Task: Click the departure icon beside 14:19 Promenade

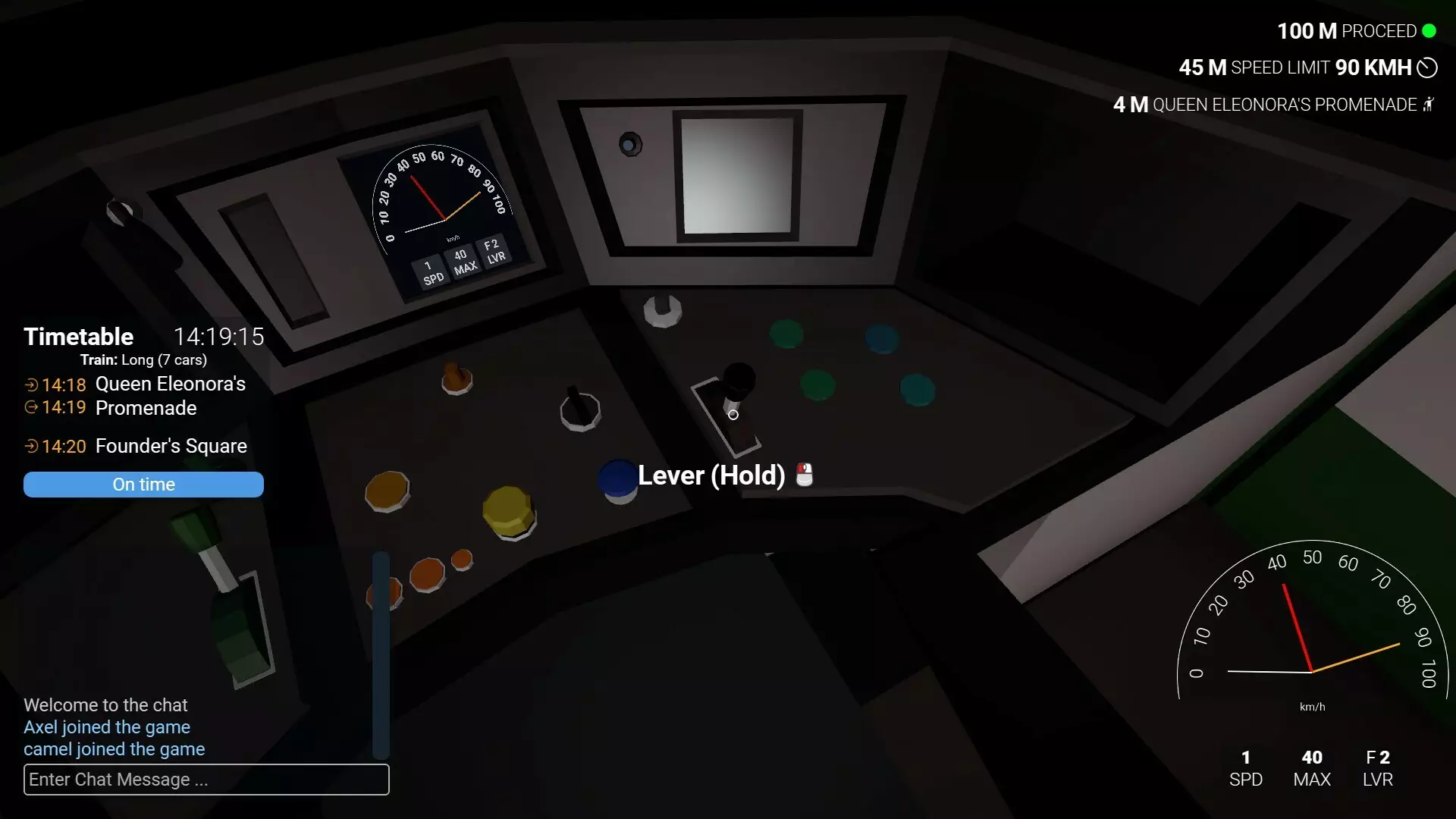Action: (31, 409)
